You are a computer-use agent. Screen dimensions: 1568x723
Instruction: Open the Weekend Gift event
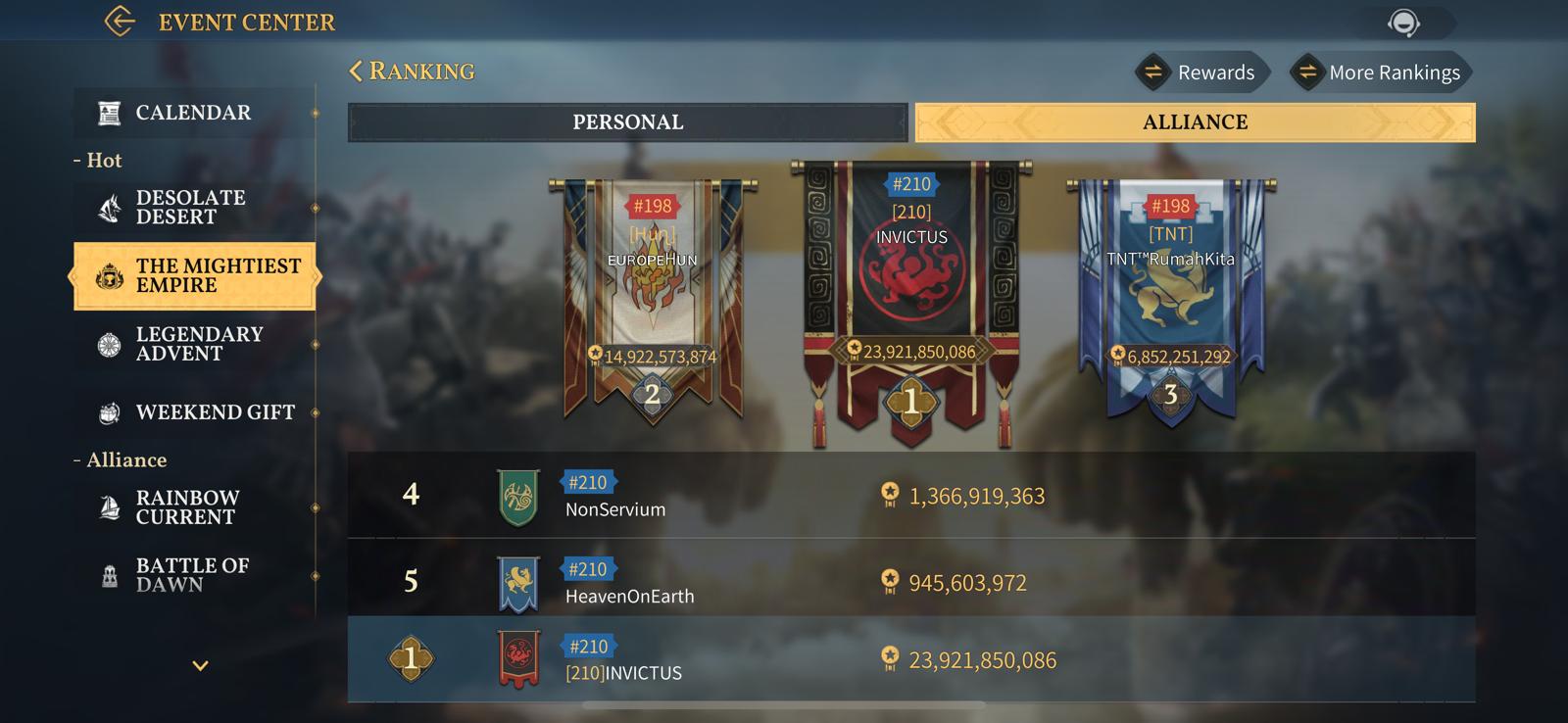194,412
